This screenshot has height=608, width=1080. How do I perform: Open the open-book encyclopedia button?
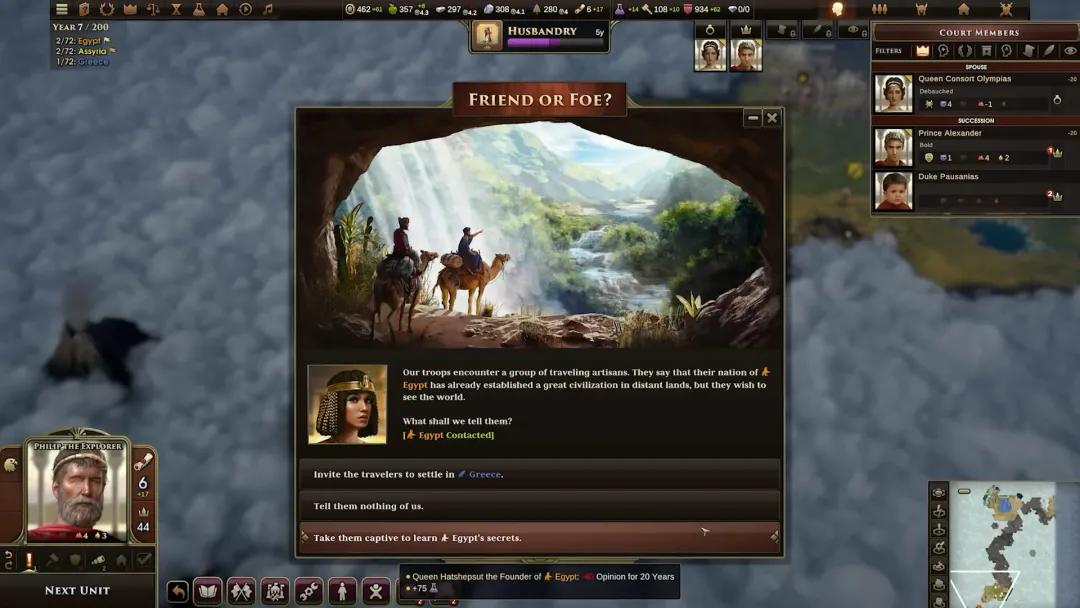(x=207, y=591)
